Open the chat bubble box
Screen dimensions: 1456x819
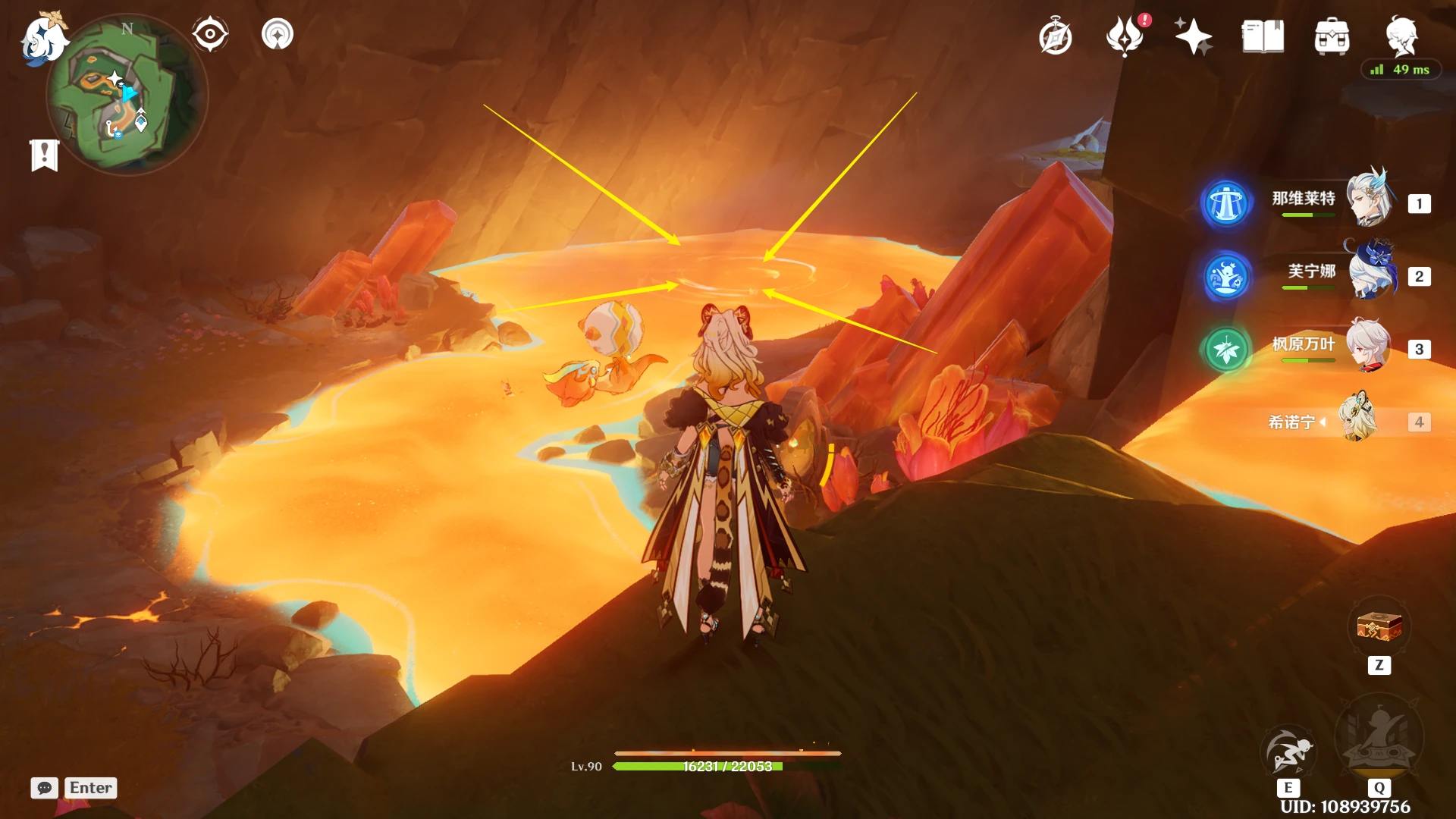coord(45,788)
